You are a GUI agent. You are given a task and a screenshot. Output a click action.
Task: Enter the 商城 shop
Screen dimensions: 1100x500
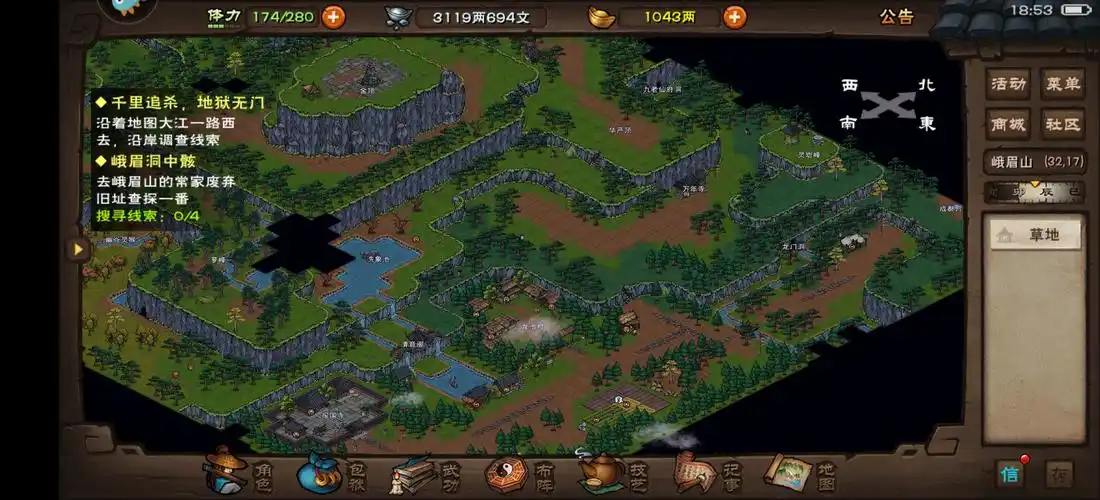coord(1008,124)
